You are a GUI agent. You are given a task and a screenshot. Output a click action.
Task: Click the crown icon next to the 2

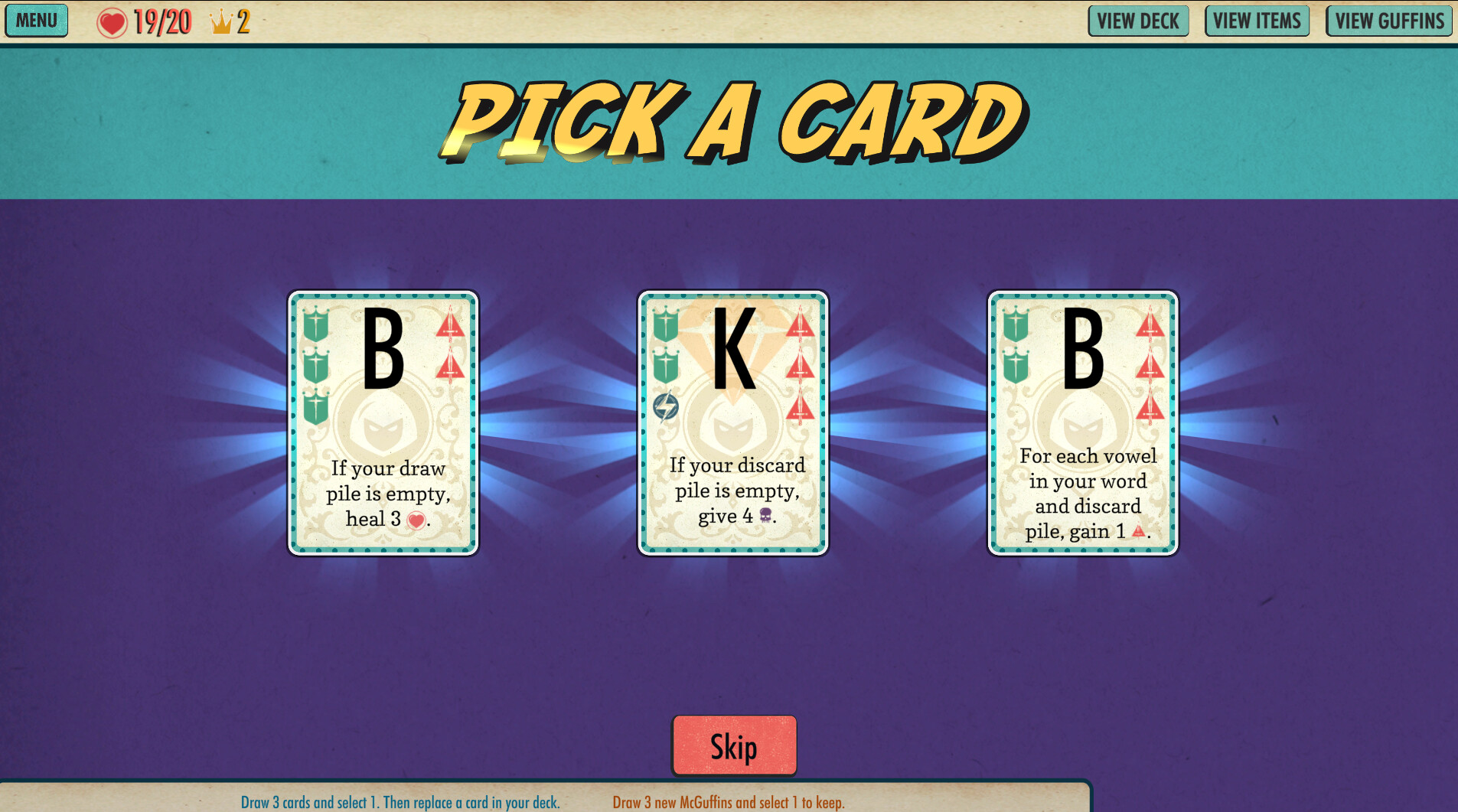coord(221,22)
